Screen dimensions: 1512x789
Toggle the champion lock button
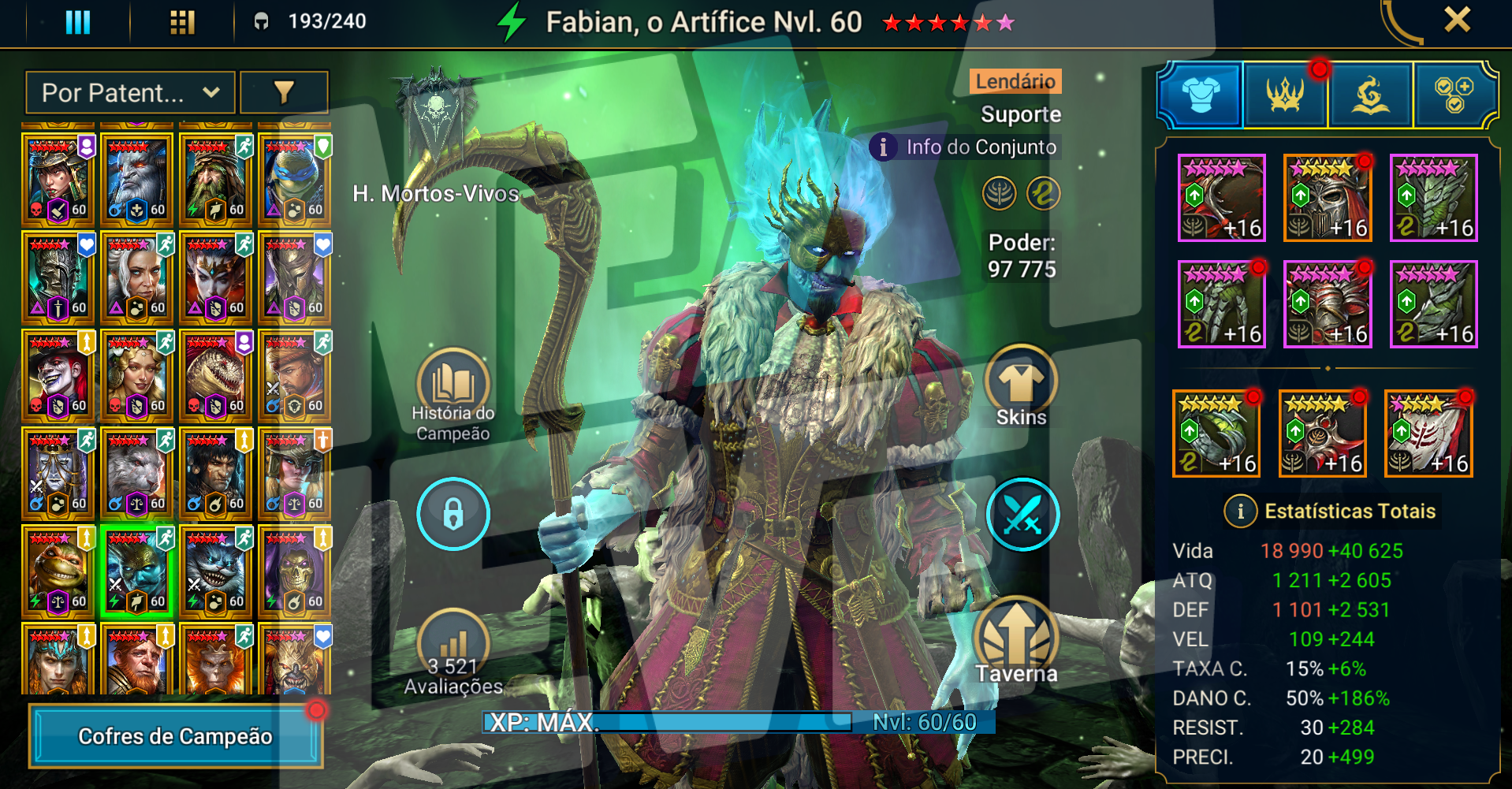tap(452, 514)
